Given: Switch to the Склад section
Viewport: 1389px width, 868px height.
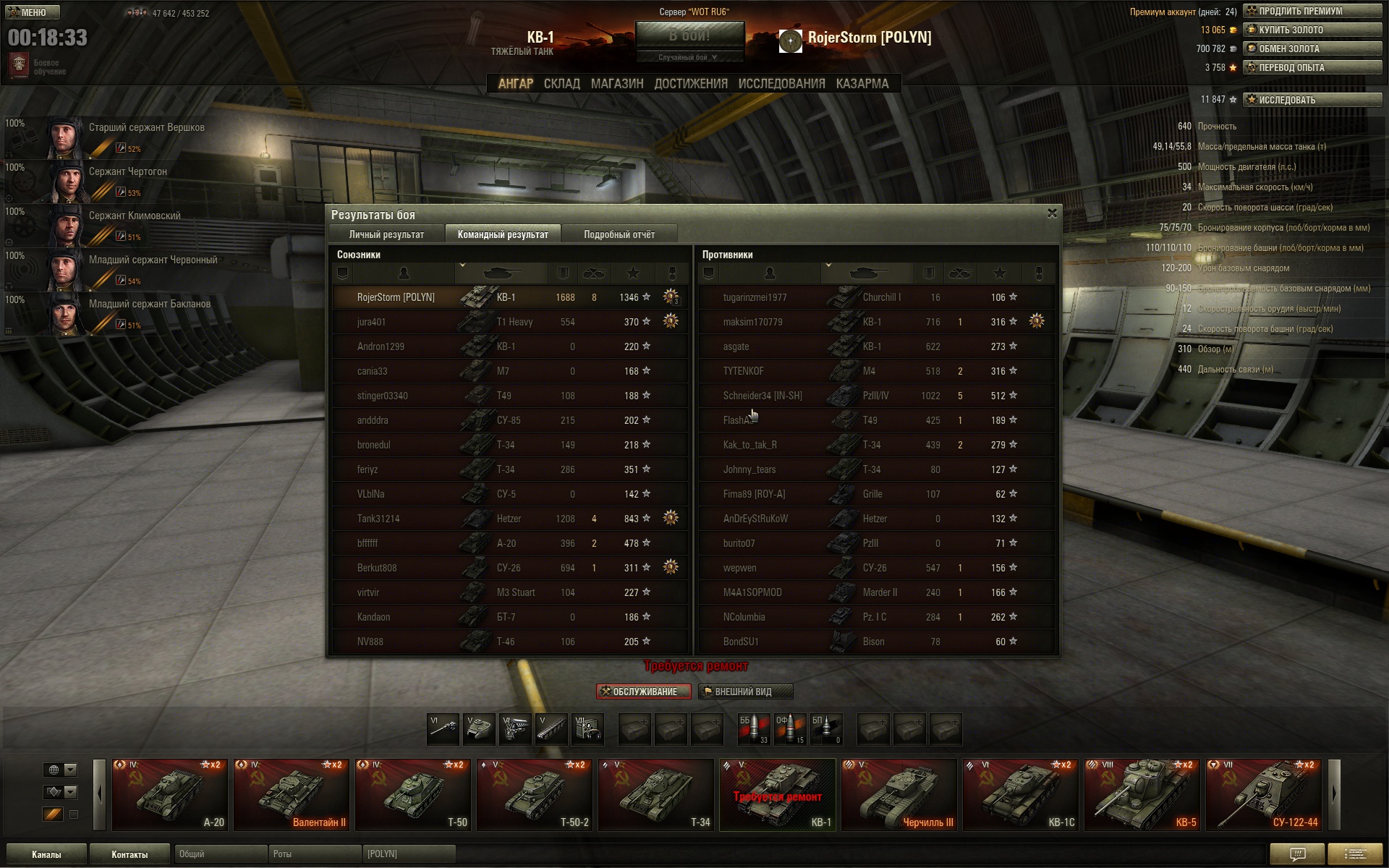Looking at the screenshot, I should [561, 84].
